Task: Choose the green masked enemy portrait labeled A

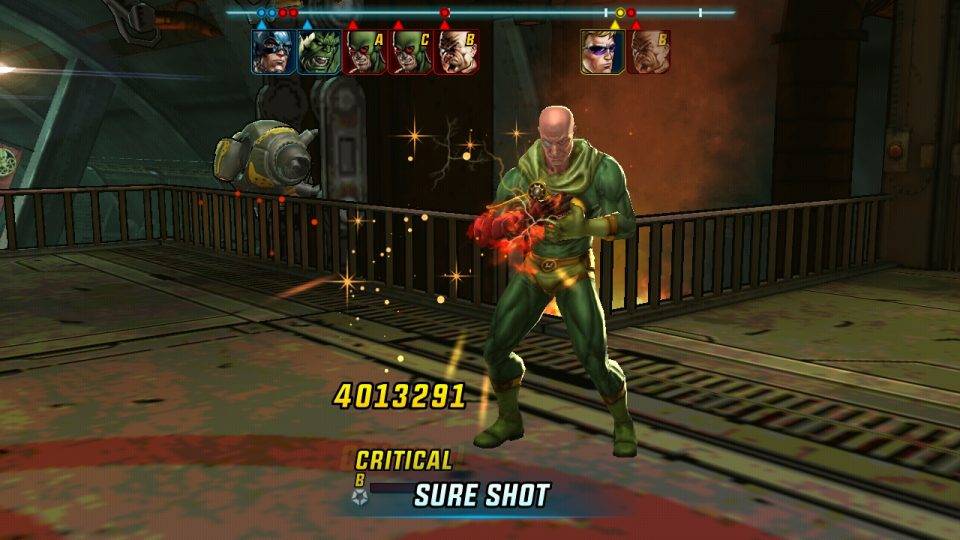Action: [x=364, y=51]
